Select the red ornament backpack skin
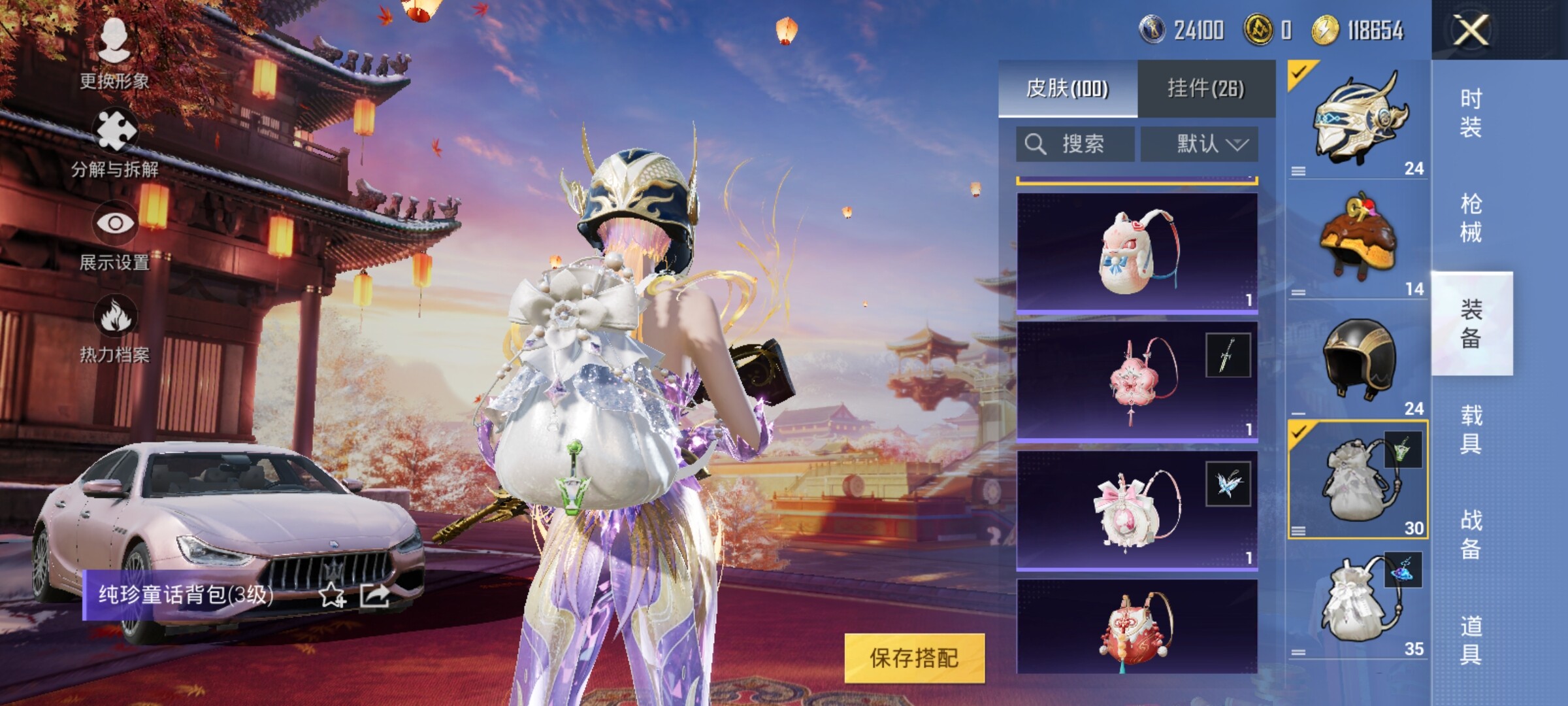 [x=1137, y=626]
